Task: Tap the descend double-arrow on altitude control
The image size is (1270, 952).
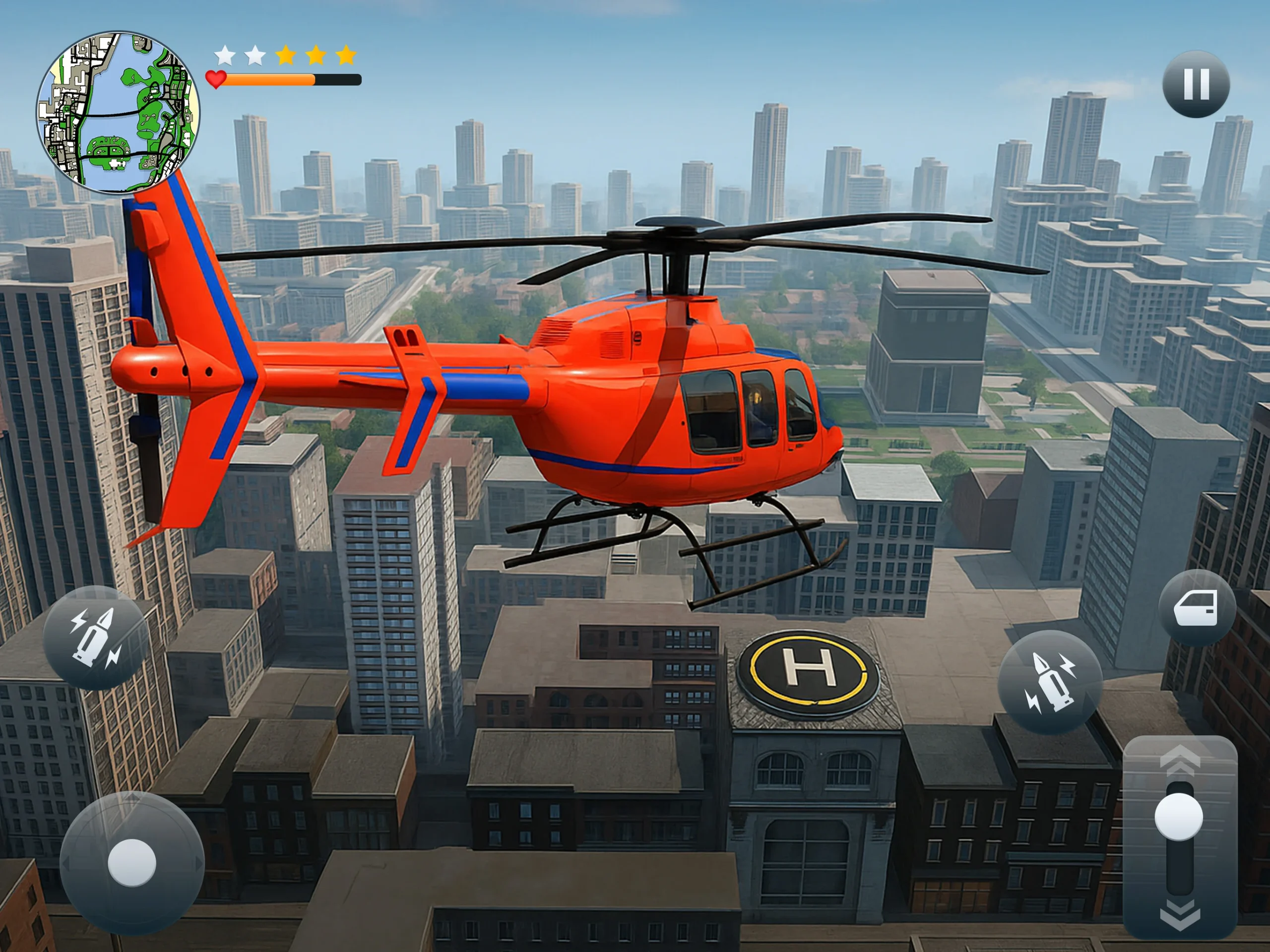Action: click(1180, 914)
